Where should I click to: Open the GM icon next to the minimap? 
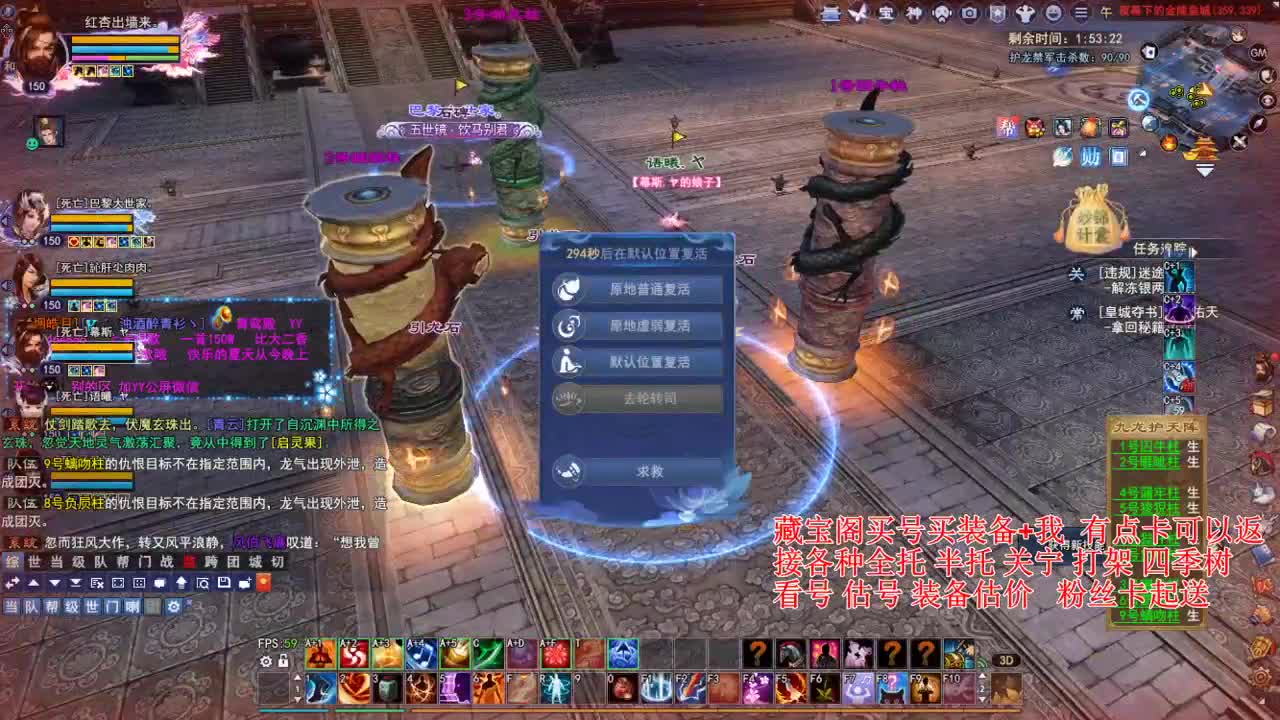tap(1257, 53)
